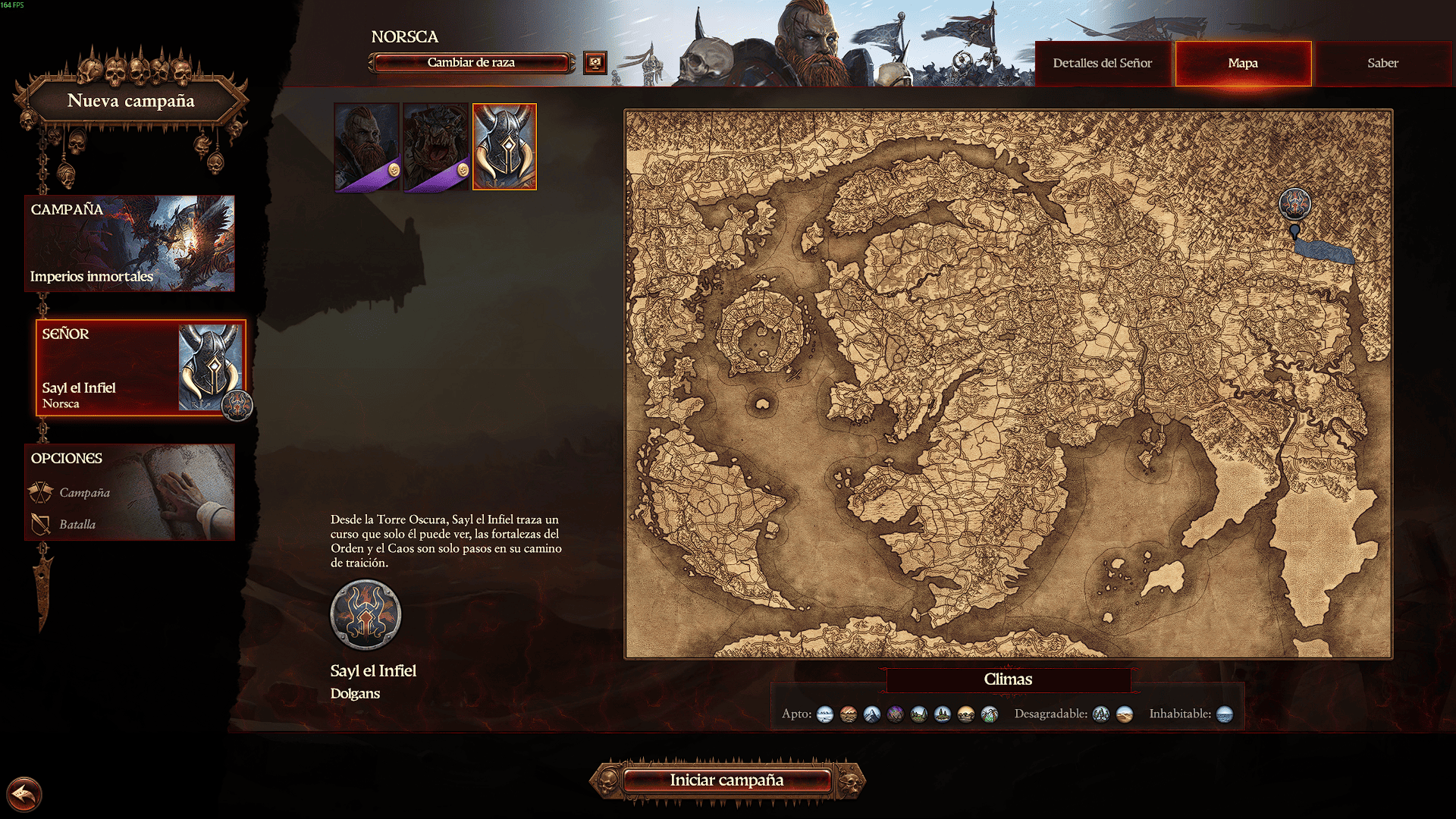
Task: Select the horned helmet lord portrait
Action: tap(504, 147)
